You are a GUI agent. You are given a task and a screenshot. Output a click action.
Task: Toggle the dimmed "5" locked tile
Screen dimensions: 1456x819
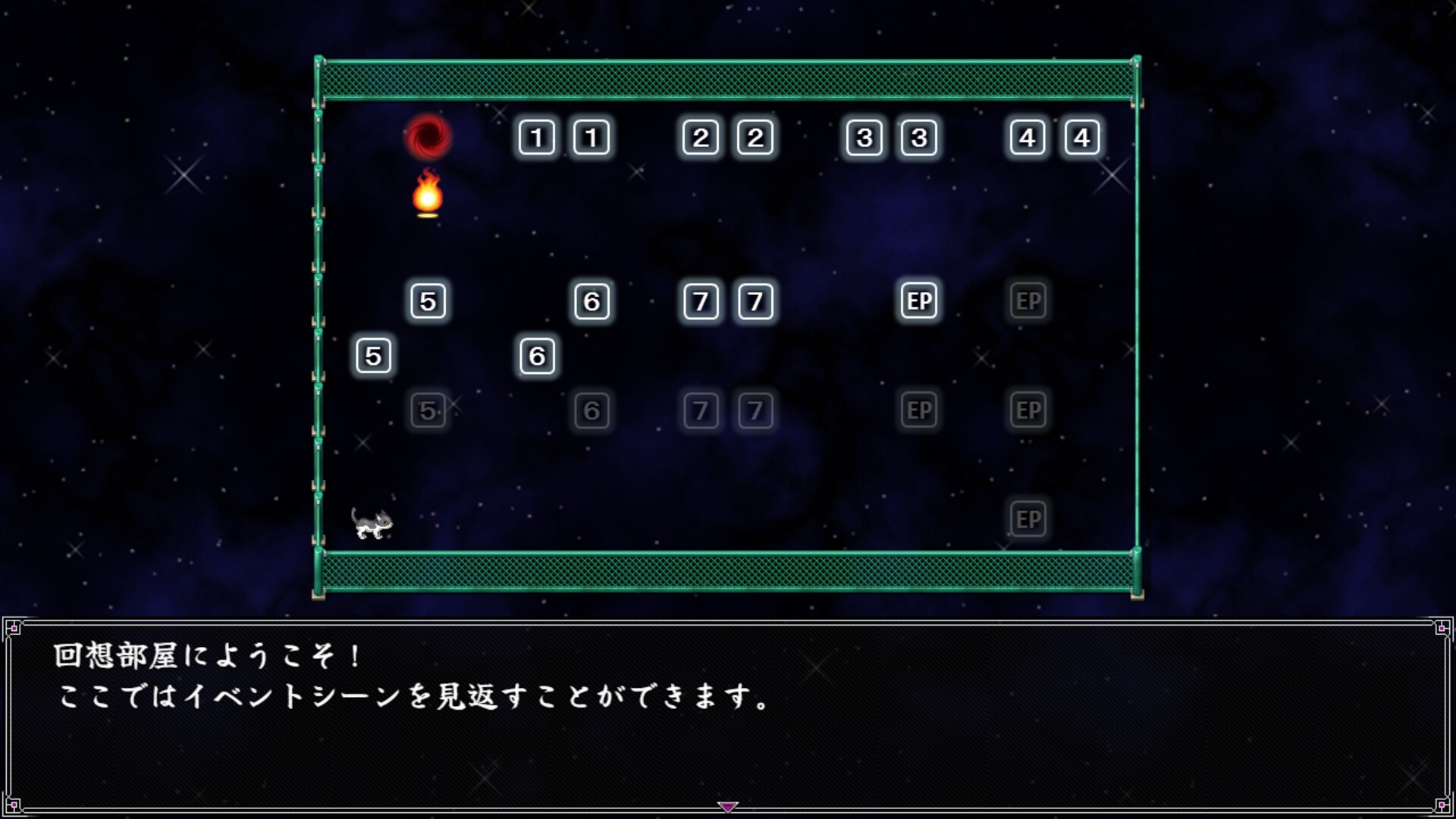[x=428, y=410]
